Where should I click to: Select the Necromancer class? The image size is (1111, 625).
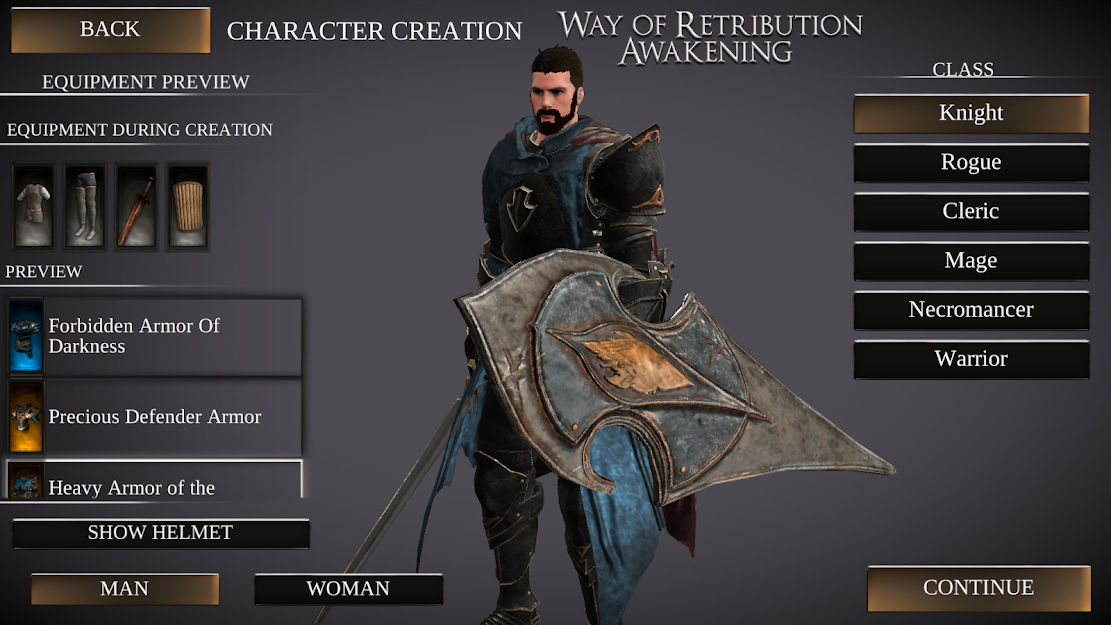[971, 310]
